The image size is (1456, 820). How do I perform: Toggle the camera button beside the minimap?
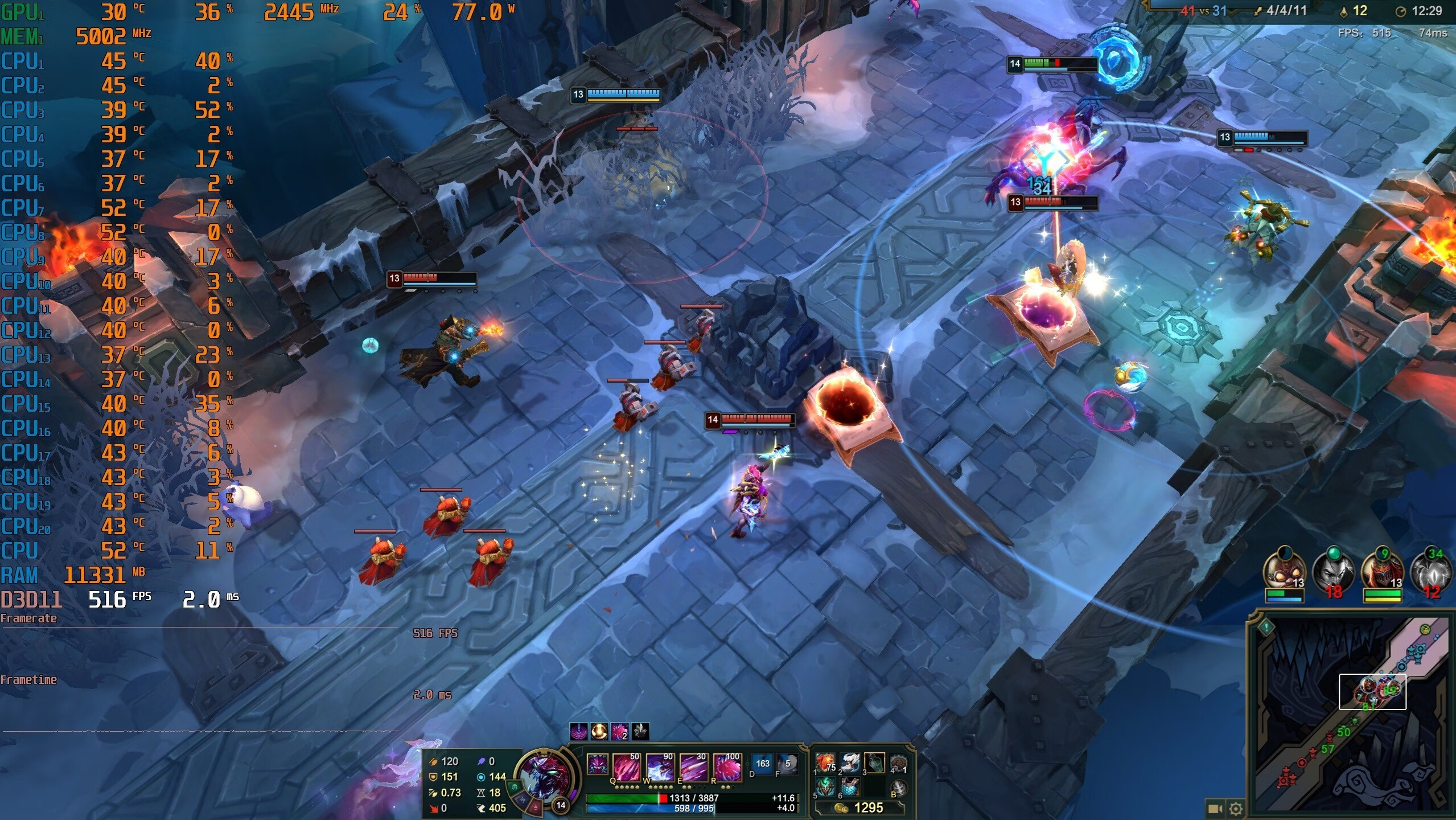click(1215, 809)
